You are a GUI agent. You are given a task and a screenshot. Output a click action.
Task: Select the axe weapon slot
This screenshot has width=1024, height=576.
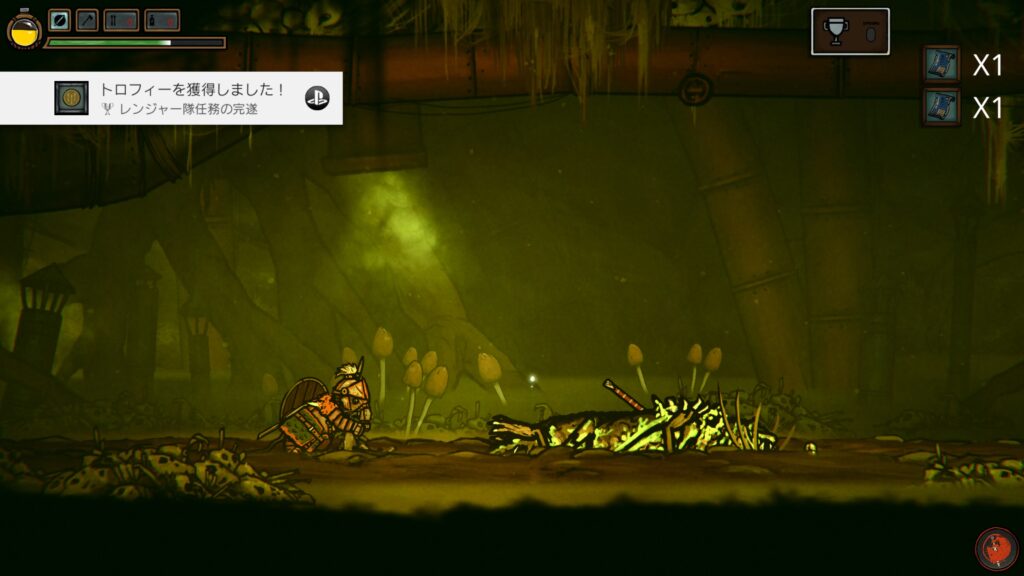click(x=87, y=20)
